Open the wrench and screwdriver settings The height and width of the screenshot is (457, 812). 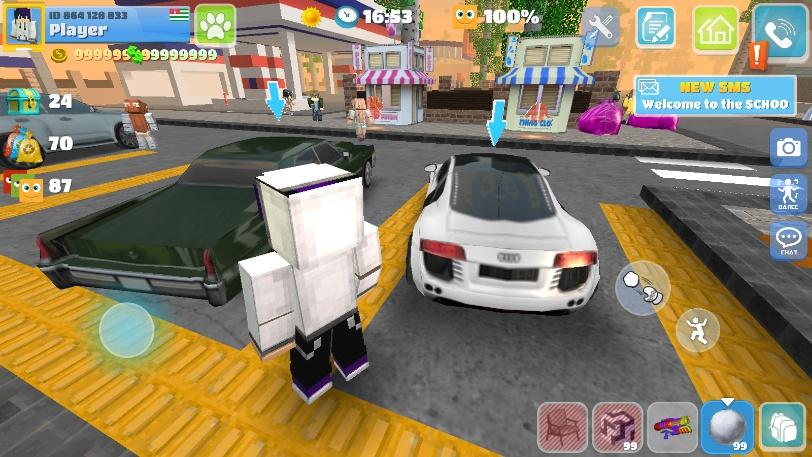point(602,28)
